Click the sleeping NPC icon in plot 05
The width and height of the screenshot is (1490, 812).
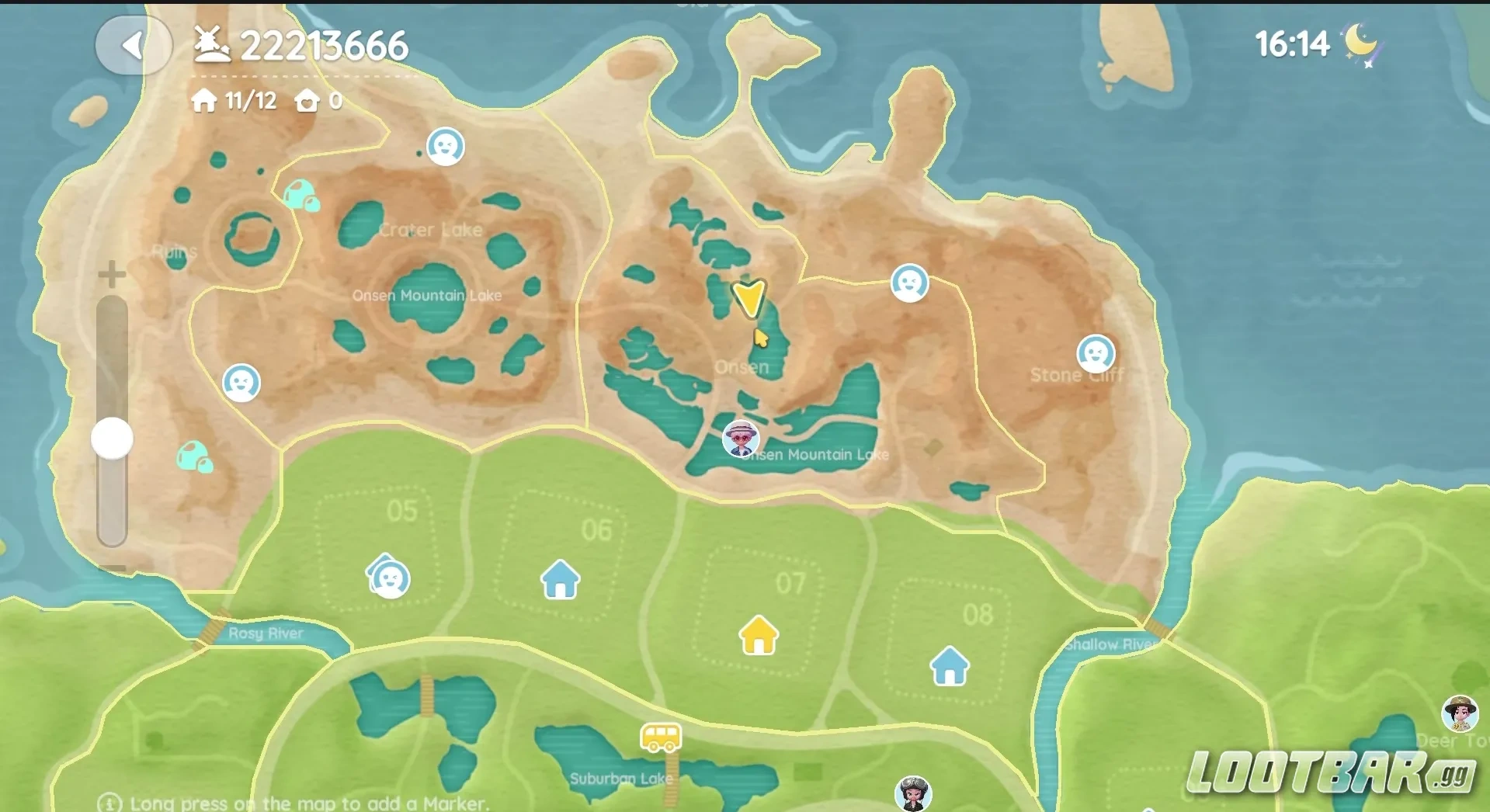pyautogui.click(x=391, y=578)
